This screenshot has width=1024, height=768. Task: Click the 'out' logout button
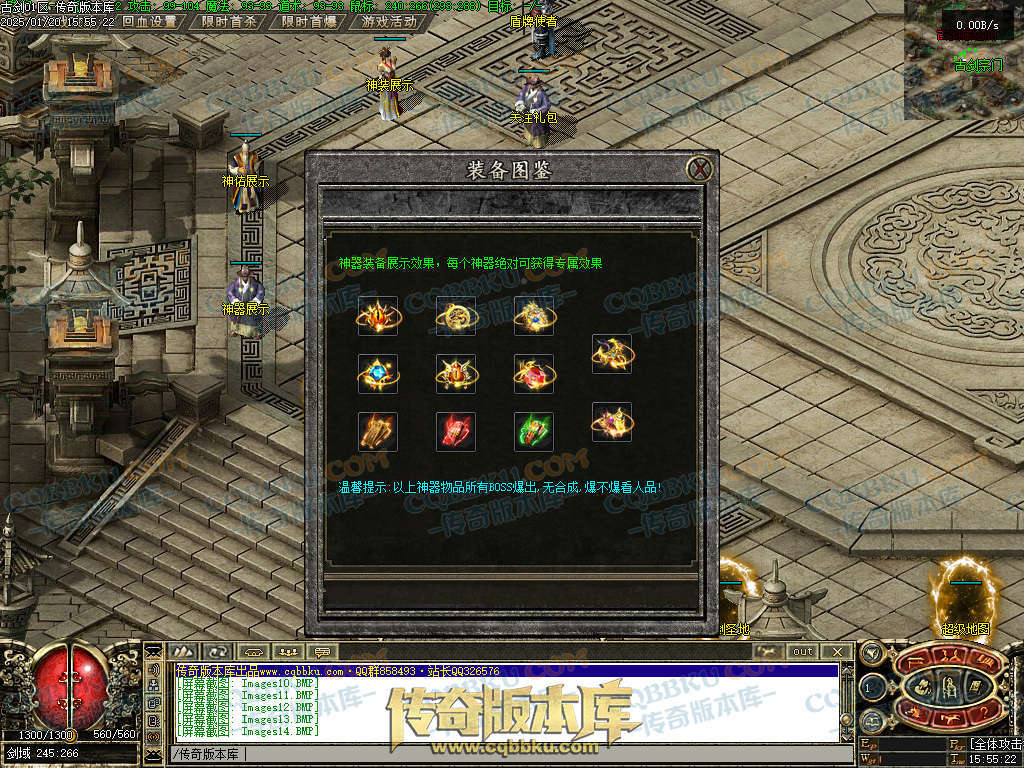[x=803, y=652]
